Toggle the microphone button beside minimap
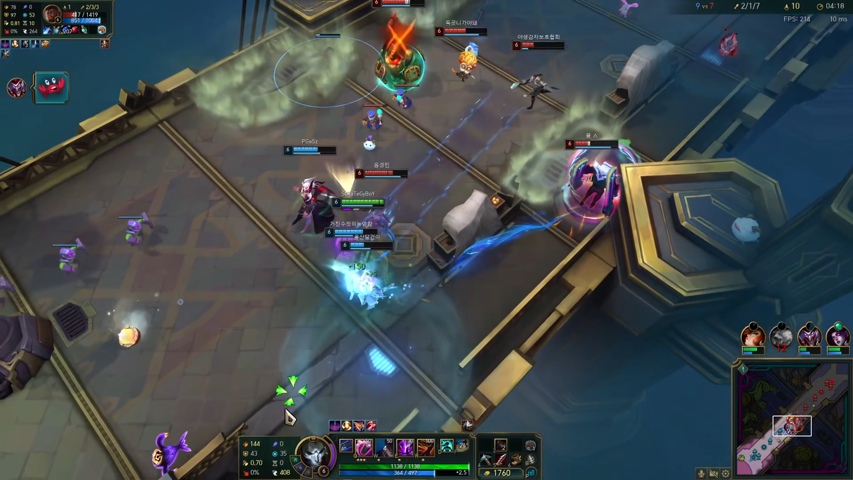Screen dimensions: 853x480 (702, 474)
